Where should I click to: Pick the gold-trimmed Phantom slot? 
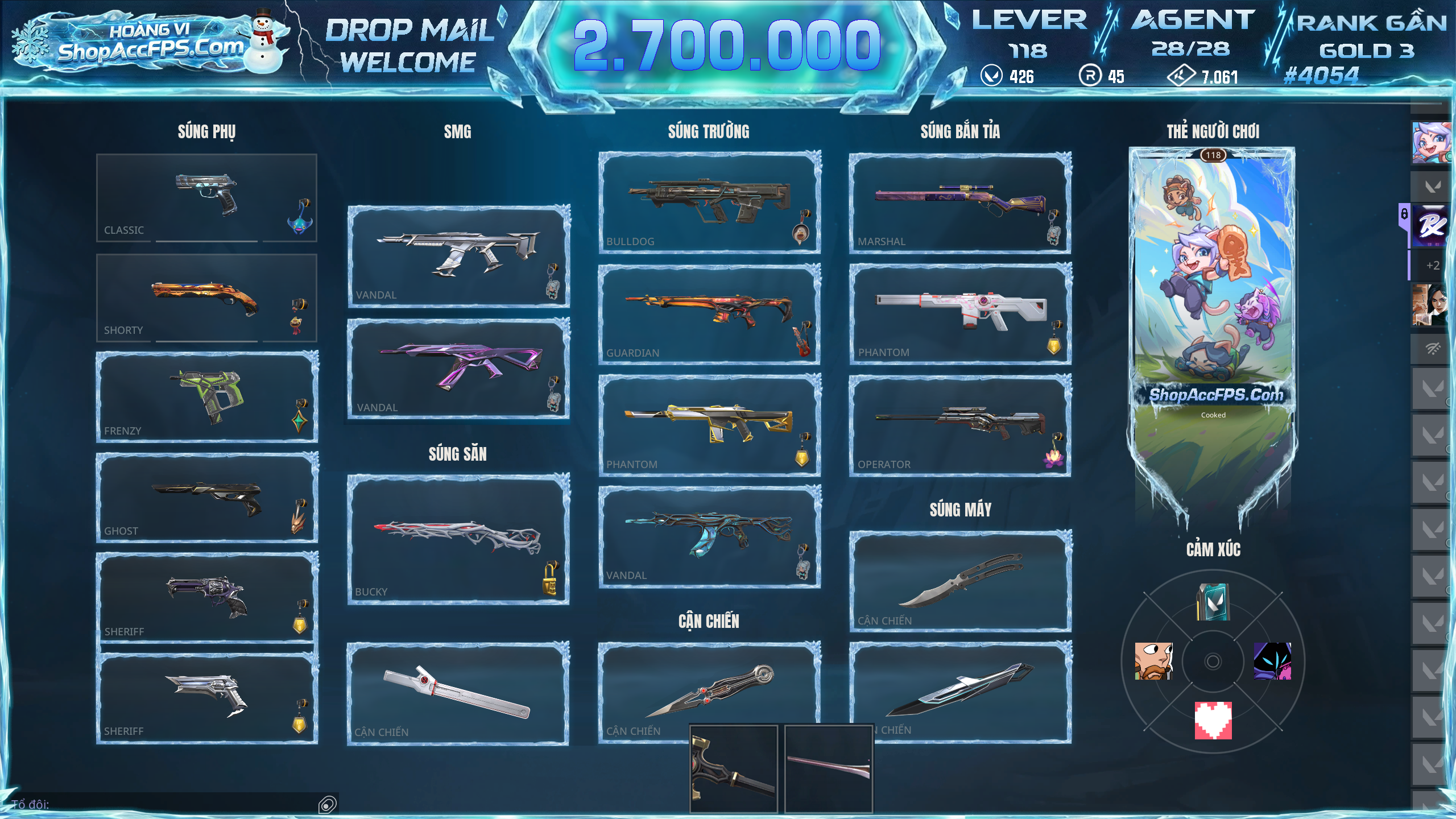pyautogui.click(x=709, y=425)
